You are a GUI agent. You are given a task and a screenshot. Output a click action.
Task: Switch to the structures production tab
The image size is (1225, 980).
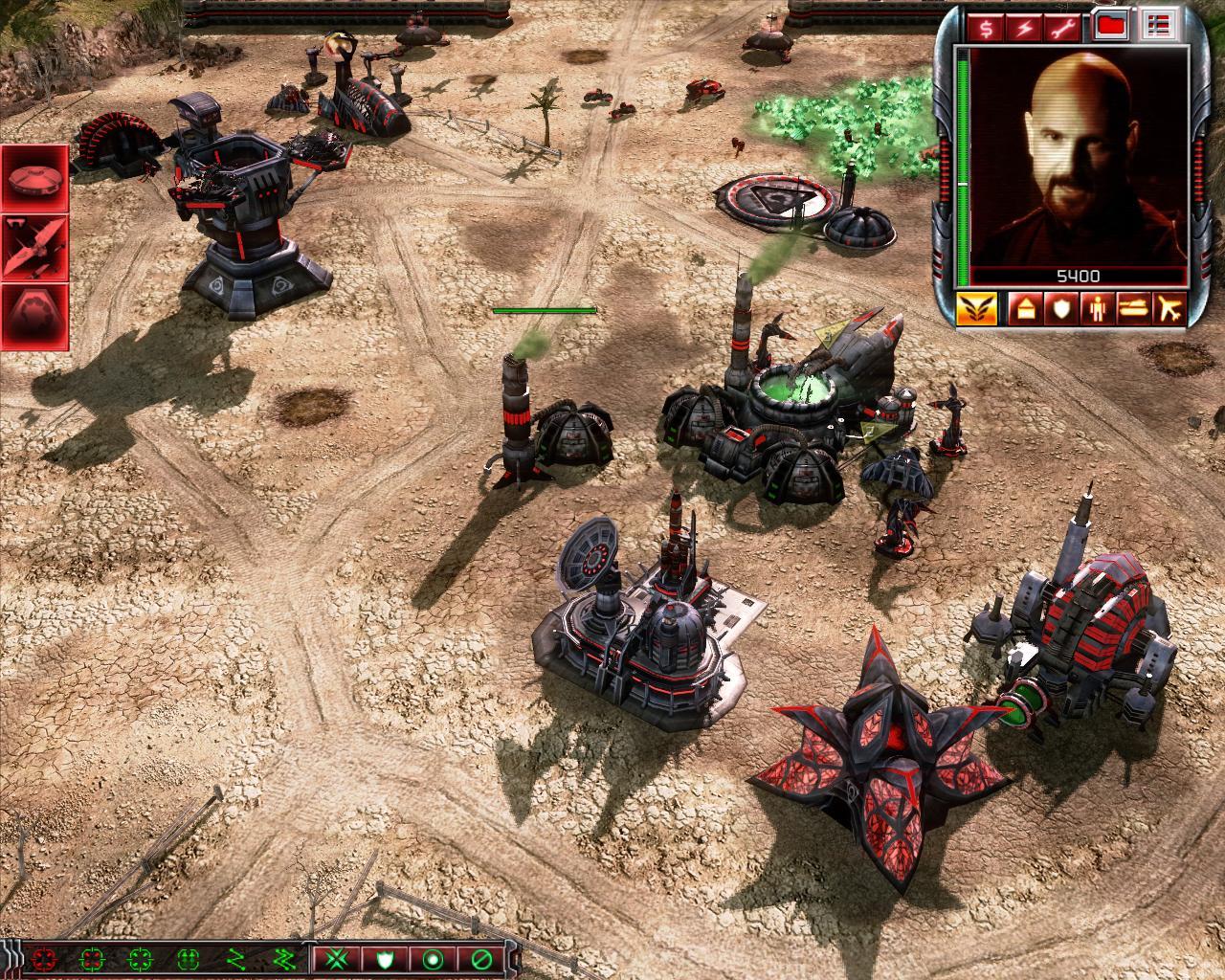click(x=1025, y=309)
